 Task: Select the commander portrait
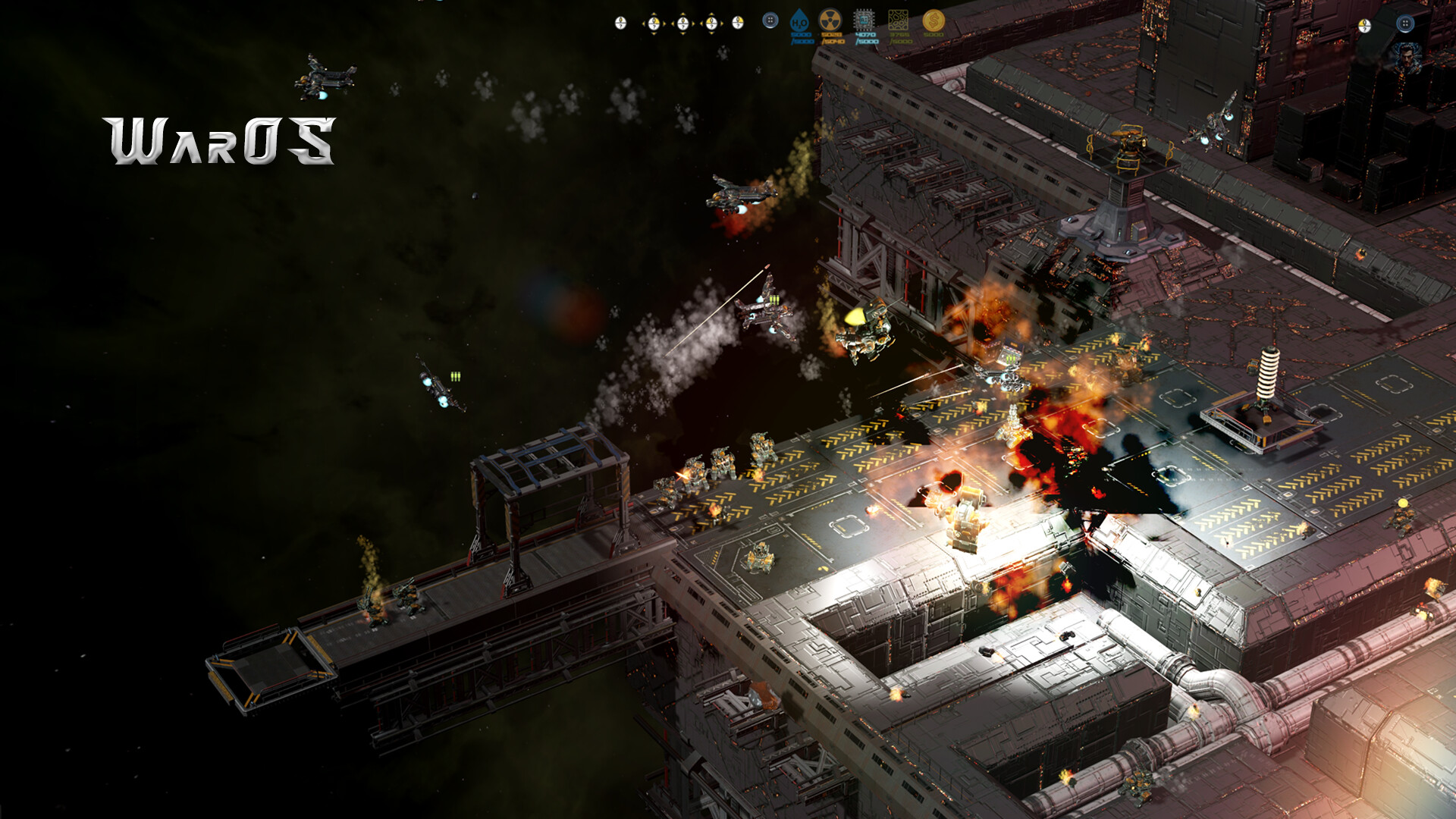(x=1407, y=57)
